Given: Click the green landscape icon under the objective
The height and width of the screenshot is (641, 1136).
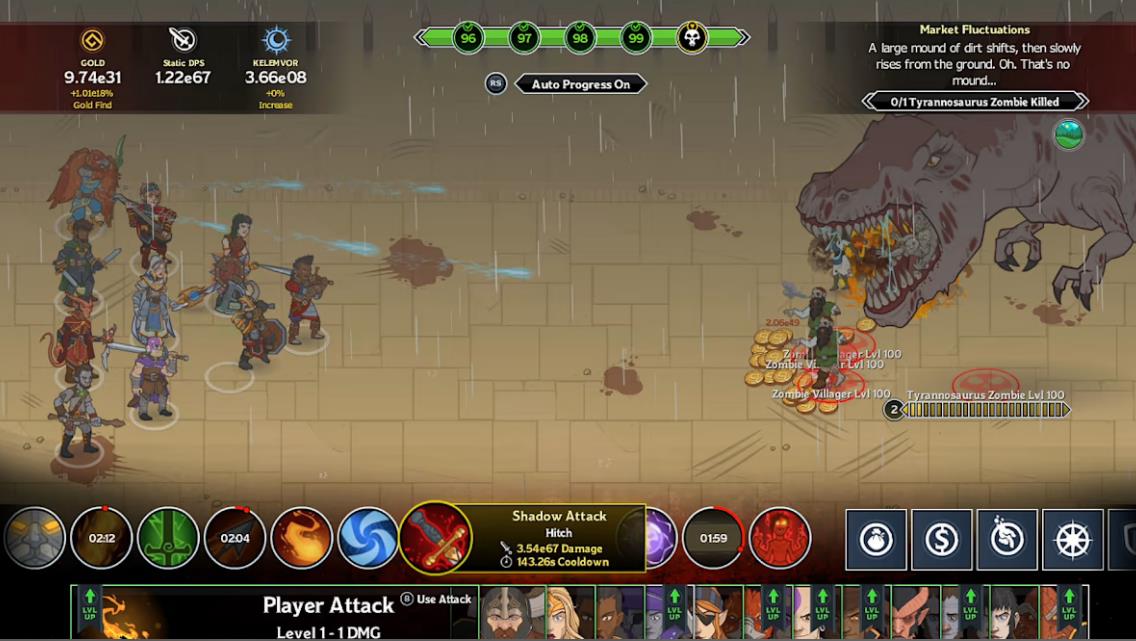Looking at the screenshot, I should [x=1069, y=134].
